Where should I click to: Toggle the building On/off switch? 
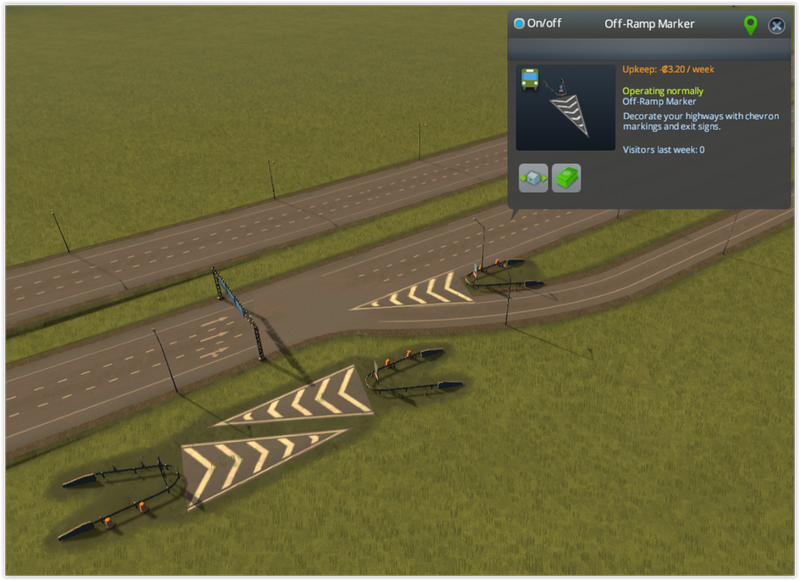pos(520,24)
